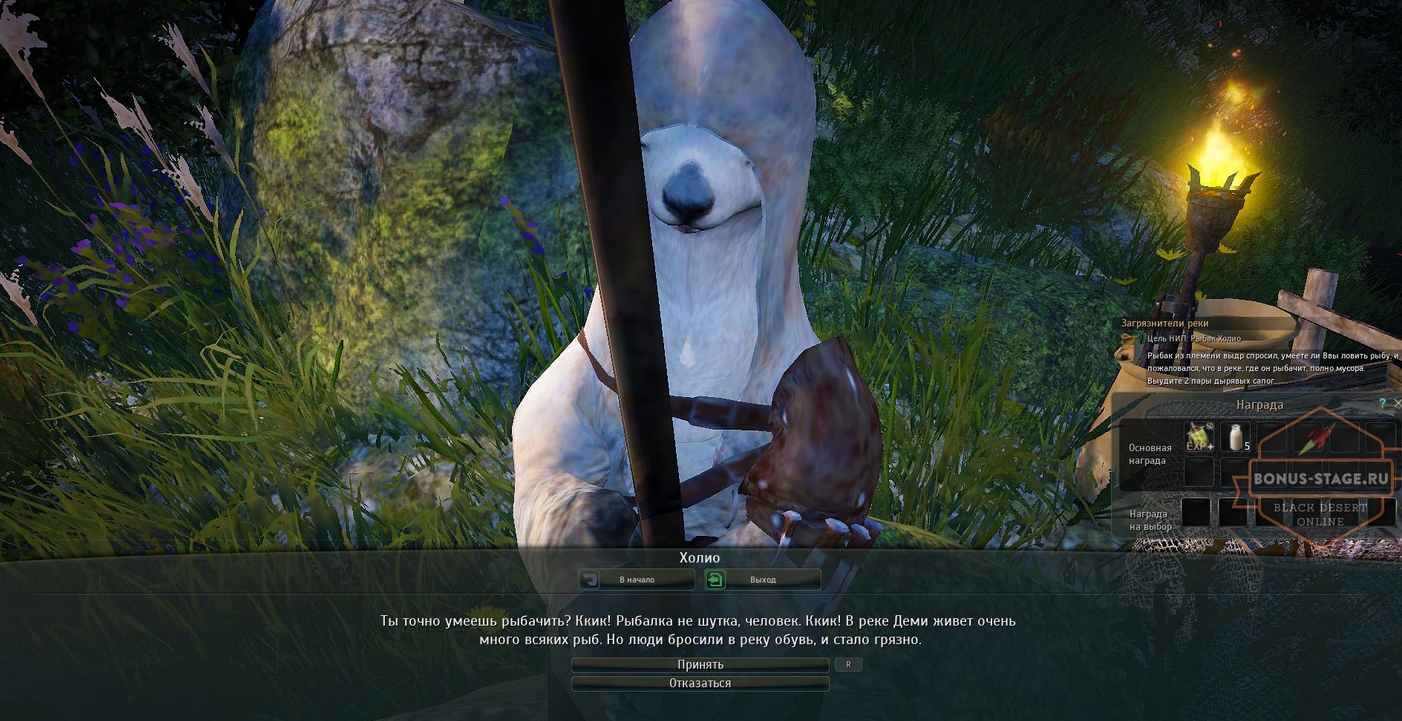1402x721 pixels.
Task: Click the R hotkey badge next to Принять
Action: (848, 664)
